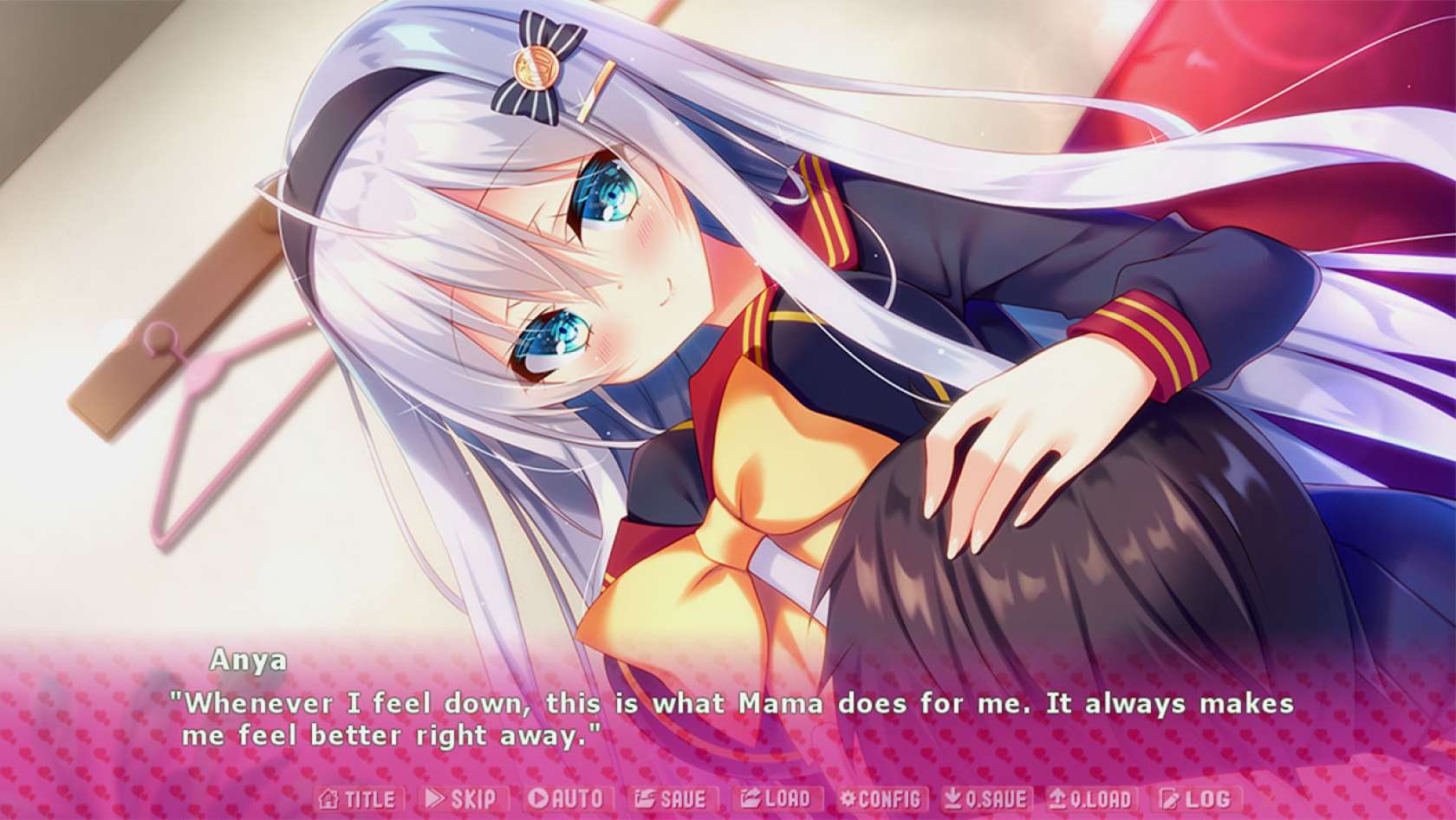
Task: Select the gear icon on CONFIG
Action: pos(848,799)
